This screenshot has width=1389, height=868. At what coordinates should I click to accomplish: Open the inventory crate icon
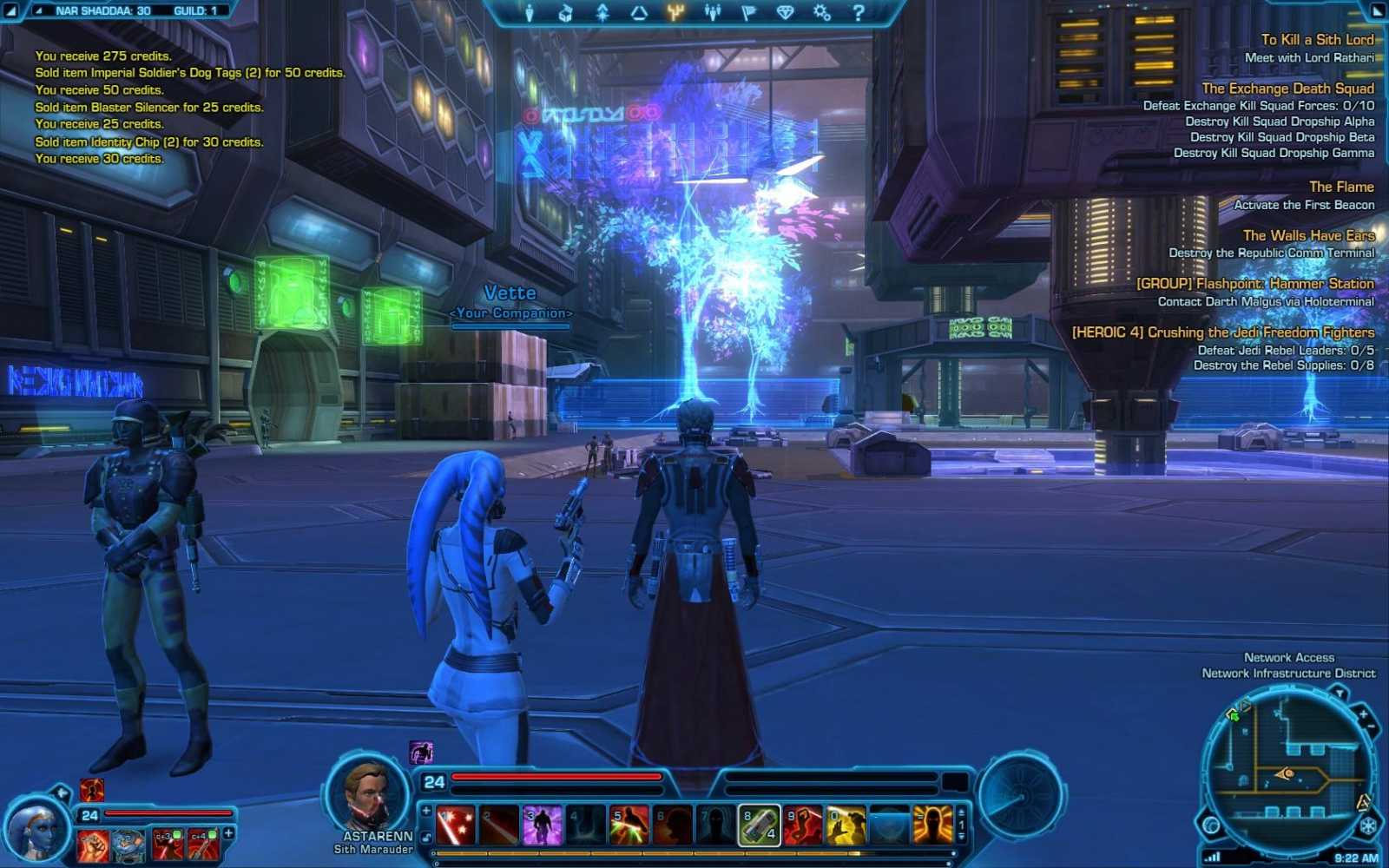[x=567, y=12]
